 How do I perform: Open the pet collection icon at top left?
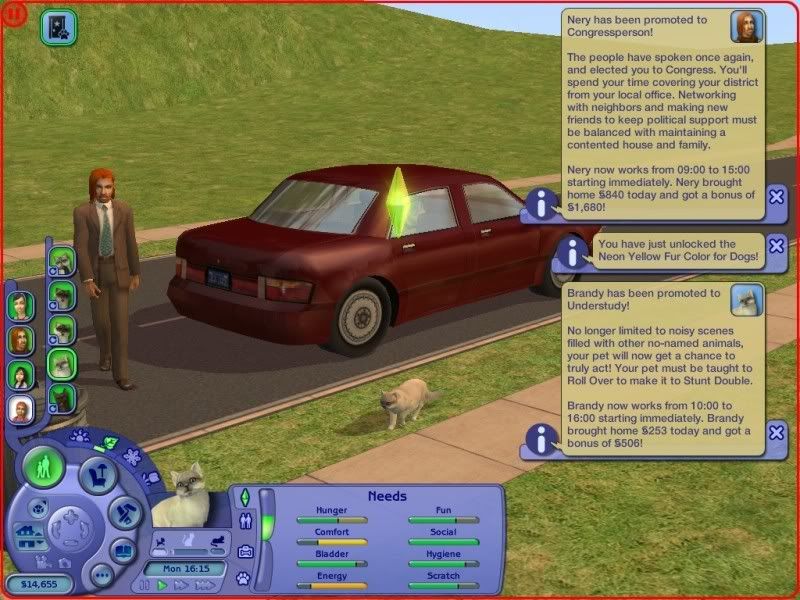coord(58,27)
